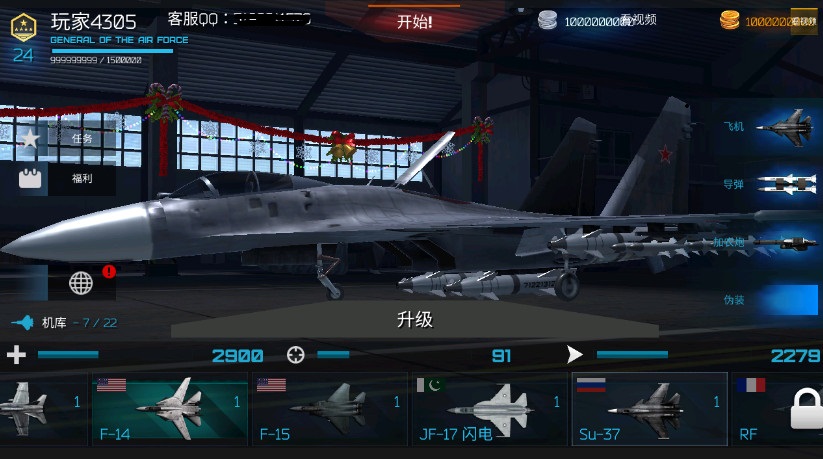
Task: Switch to the 加农炮 cannon category
Action: (770, 242)
